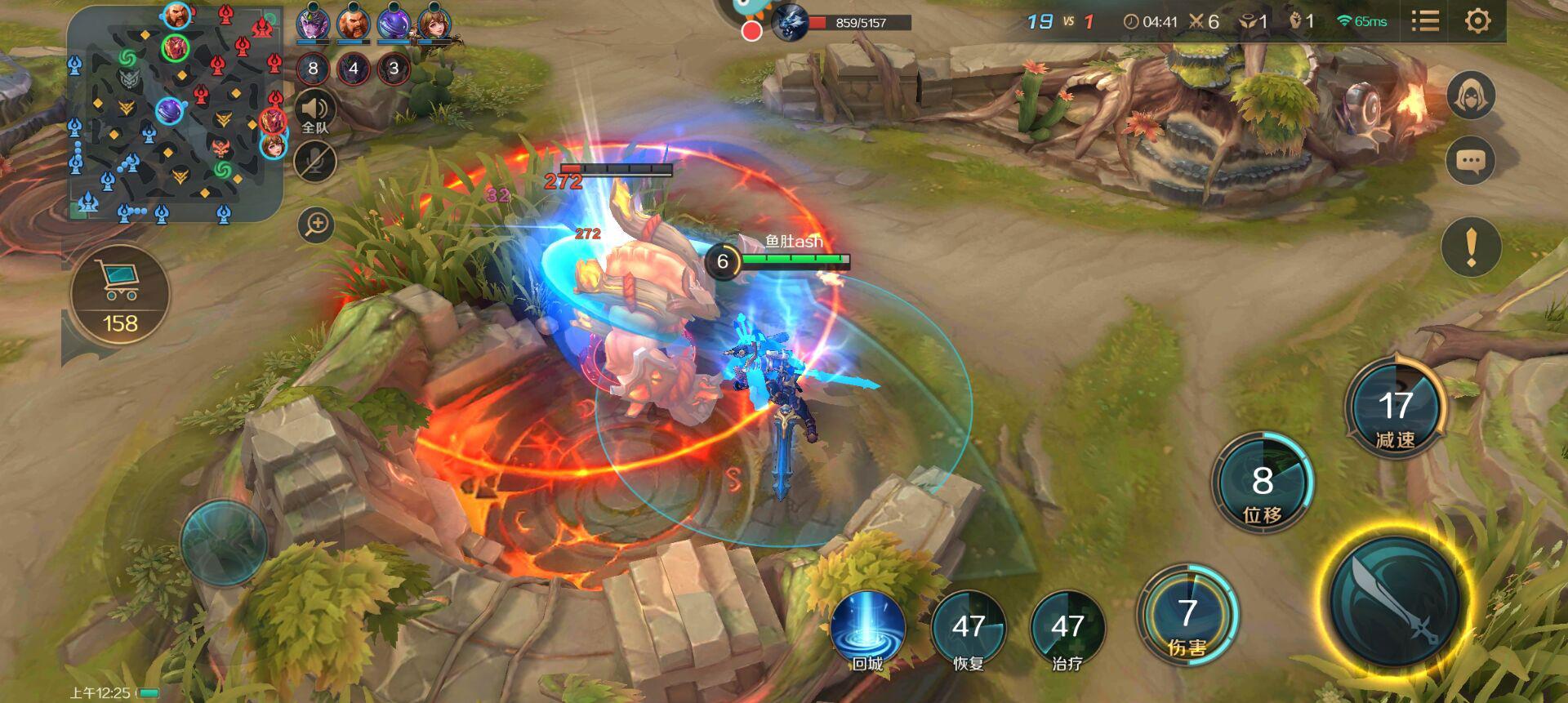1568x703 pixels.
Task: Click the hooded hero icon button
Action: coord(1471,96)
